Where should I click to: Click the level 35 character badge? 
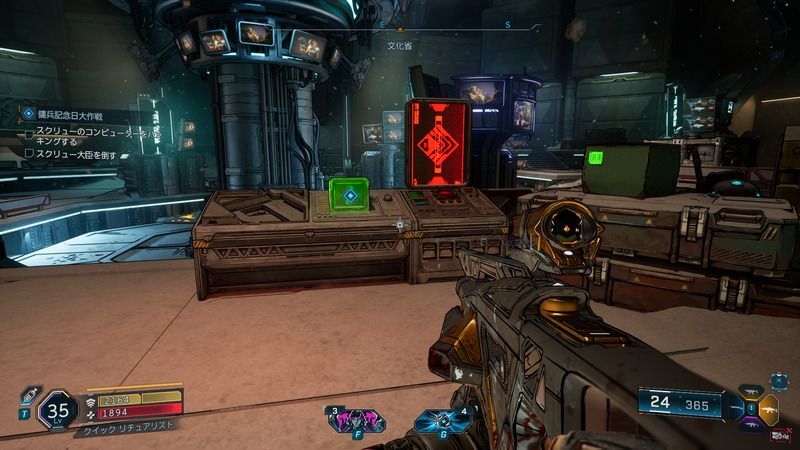pyautogui.click(x=58, y=410)
